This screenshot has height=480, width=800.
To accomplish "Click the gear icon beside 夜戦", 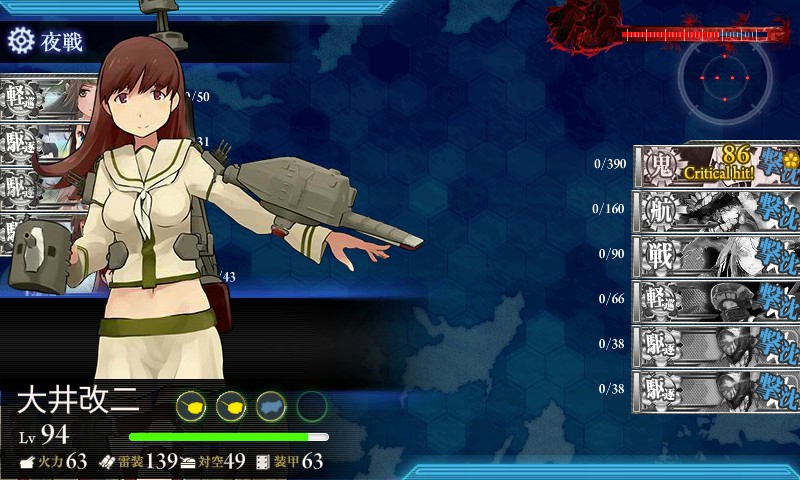I will tap(20, 41).
